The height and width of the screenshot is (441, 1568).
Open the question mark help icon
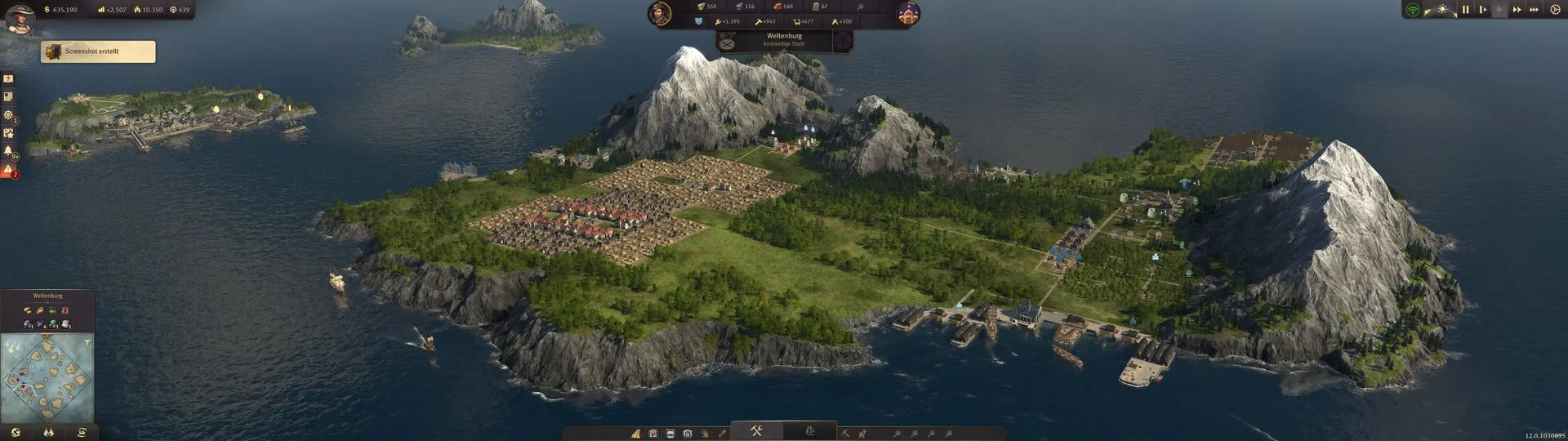tap(8, 79)
